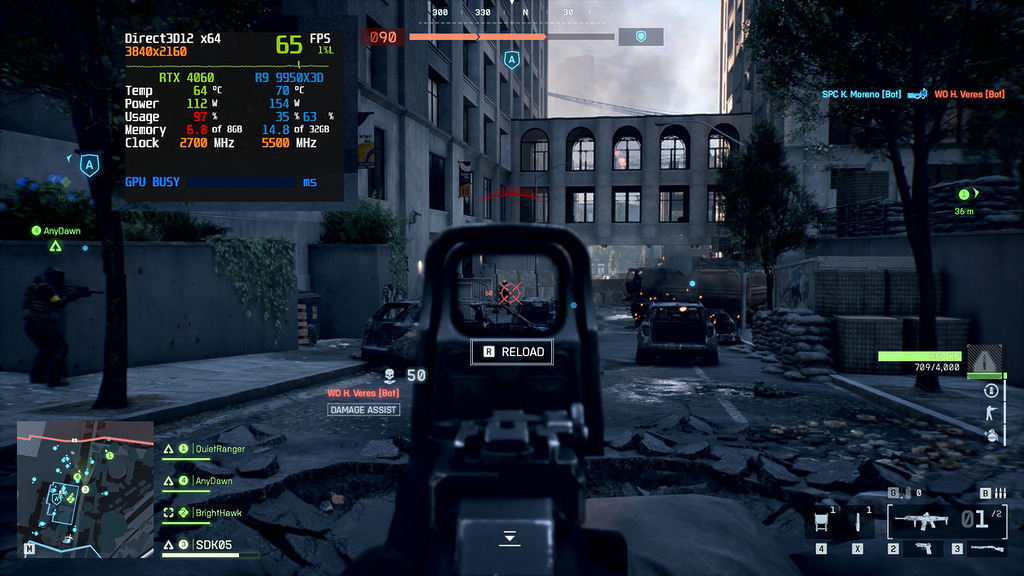Switch to the pistol sidearm slot
1024x576 pixels.
click(922, 548)
